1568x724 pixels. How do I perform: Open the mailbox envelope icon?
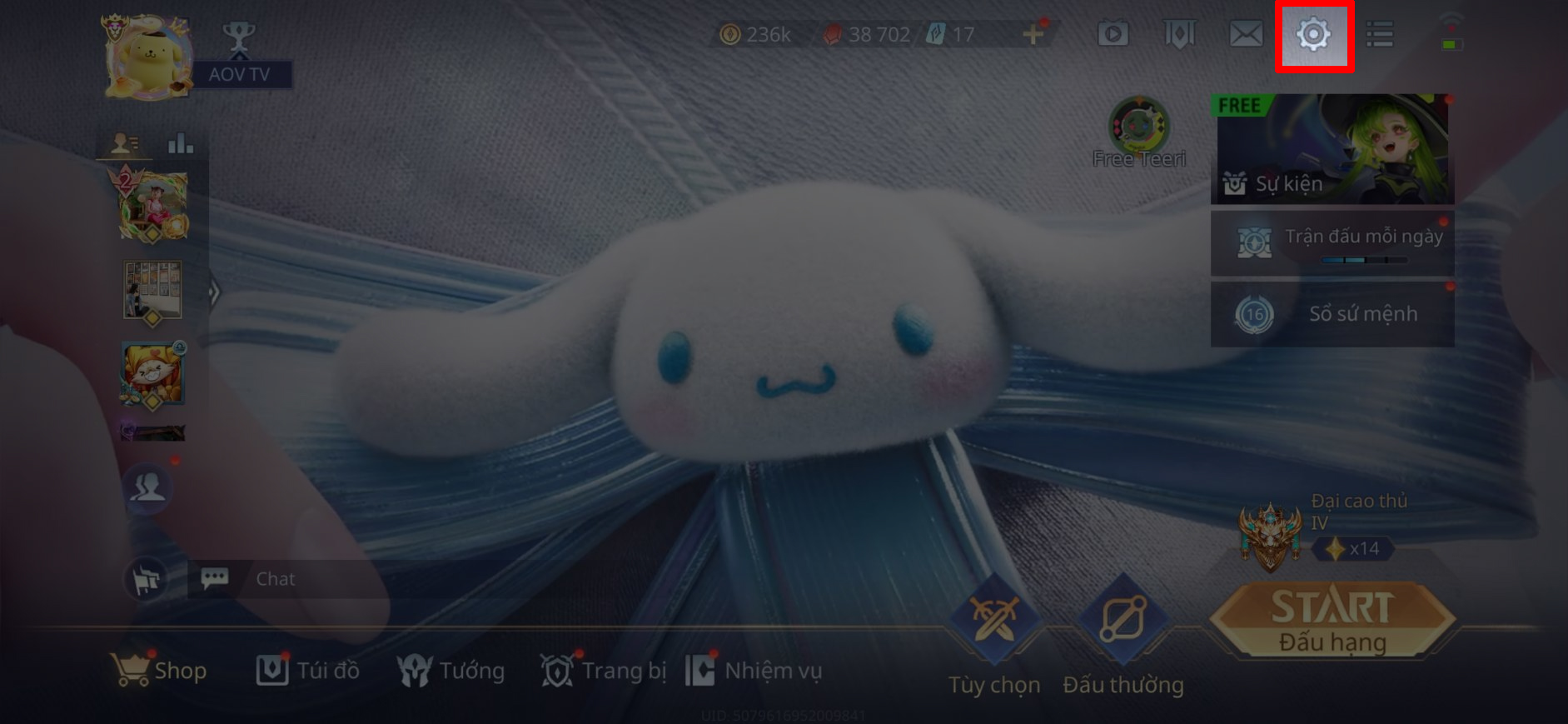point(1246,35)
